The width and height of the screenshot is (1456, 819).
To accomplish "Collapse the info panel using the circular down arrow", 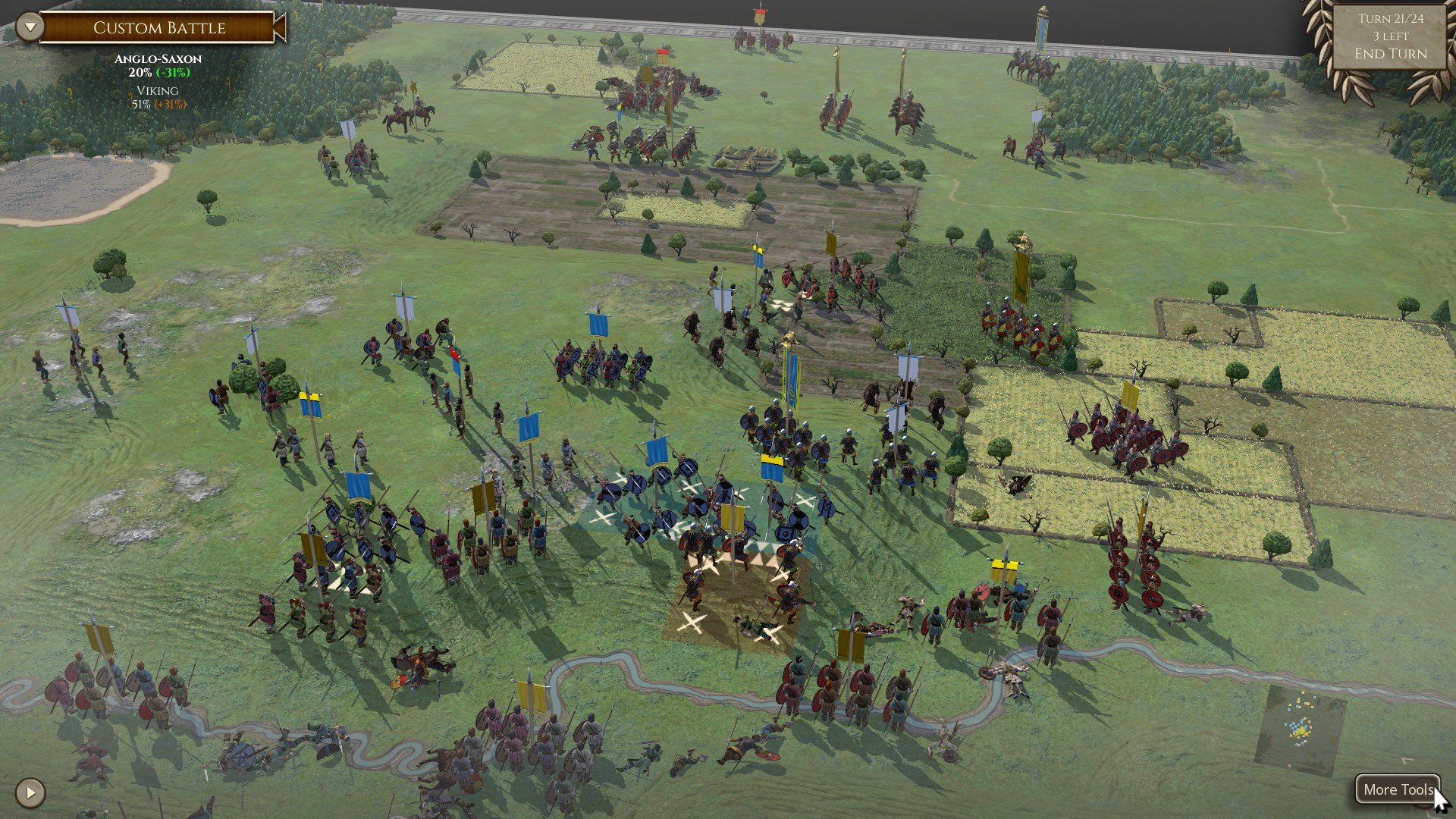I will tap(29, 25).
